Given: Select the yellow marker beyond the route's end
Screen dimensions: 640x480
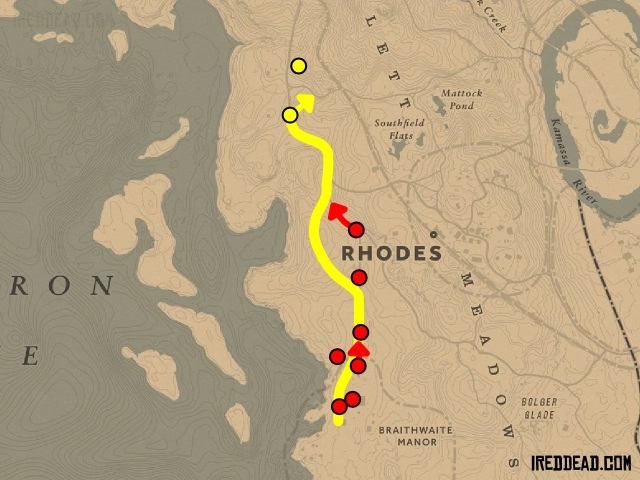Looking at the screenshot, I should [298, 67].
